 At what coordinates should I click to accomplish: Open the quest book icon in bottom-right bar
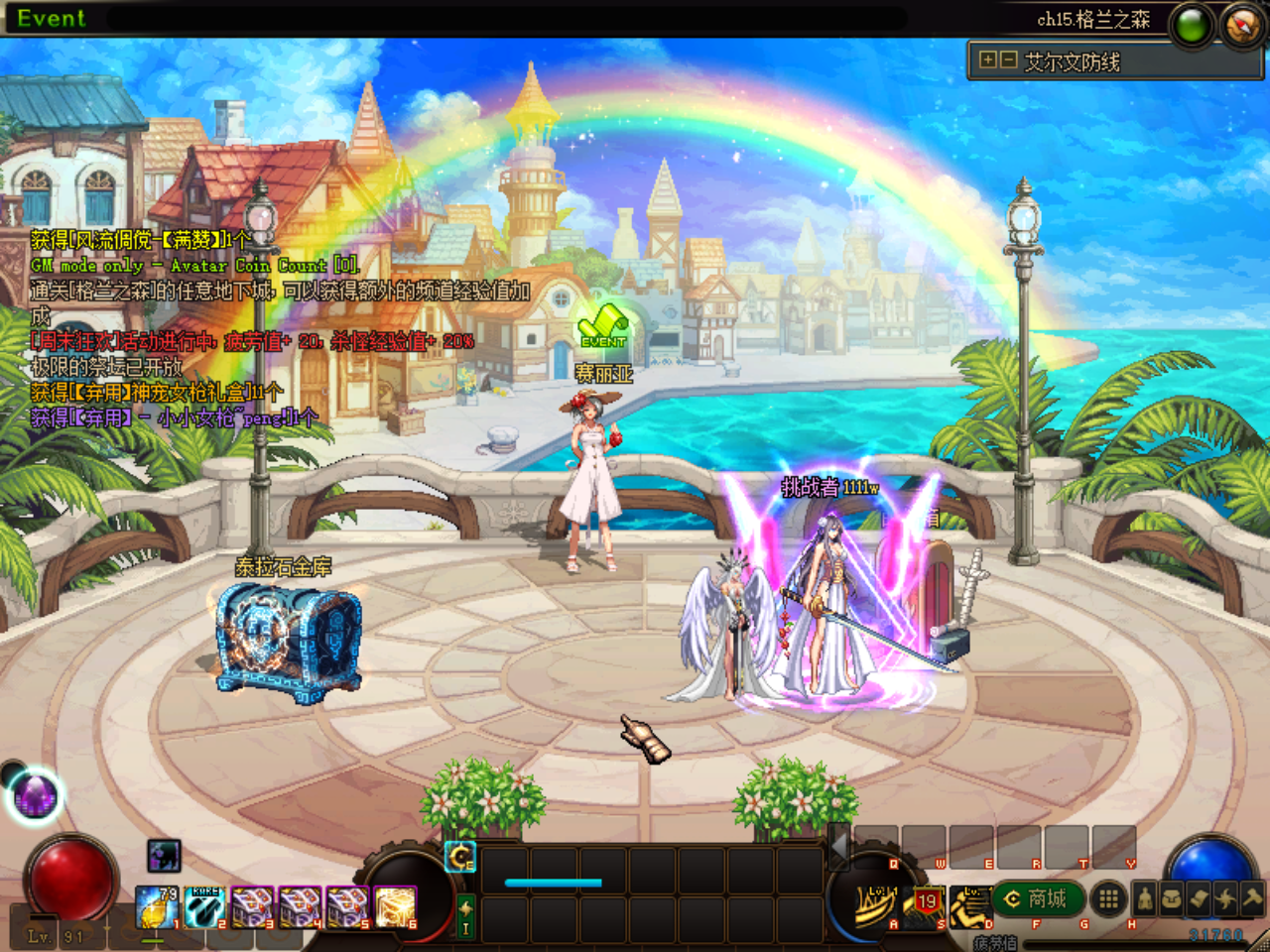click(1199, 899)
